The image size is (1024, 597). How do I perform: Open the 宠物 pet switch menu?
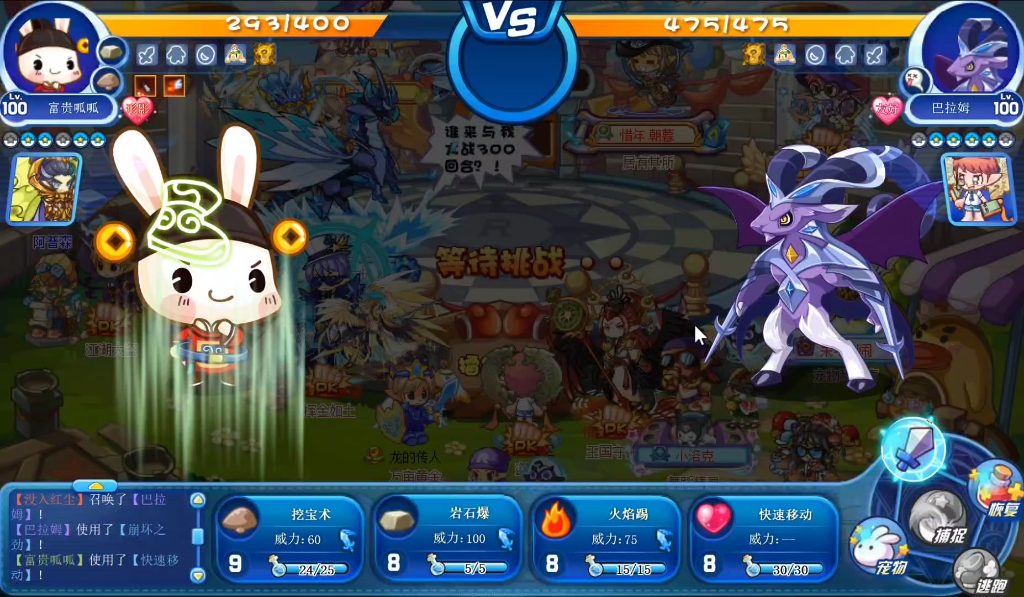pos(878,546)
